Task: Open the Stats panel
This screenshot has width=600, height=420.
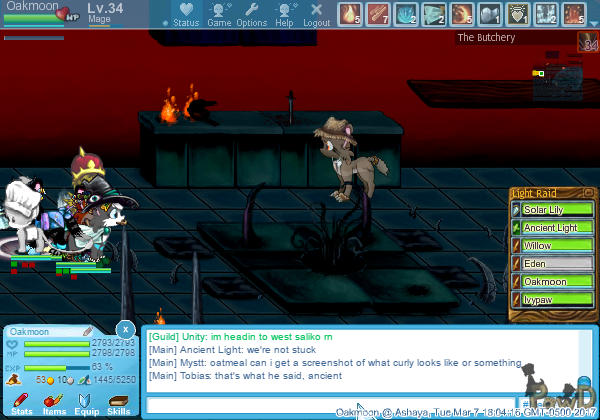Action: point(21,403)
